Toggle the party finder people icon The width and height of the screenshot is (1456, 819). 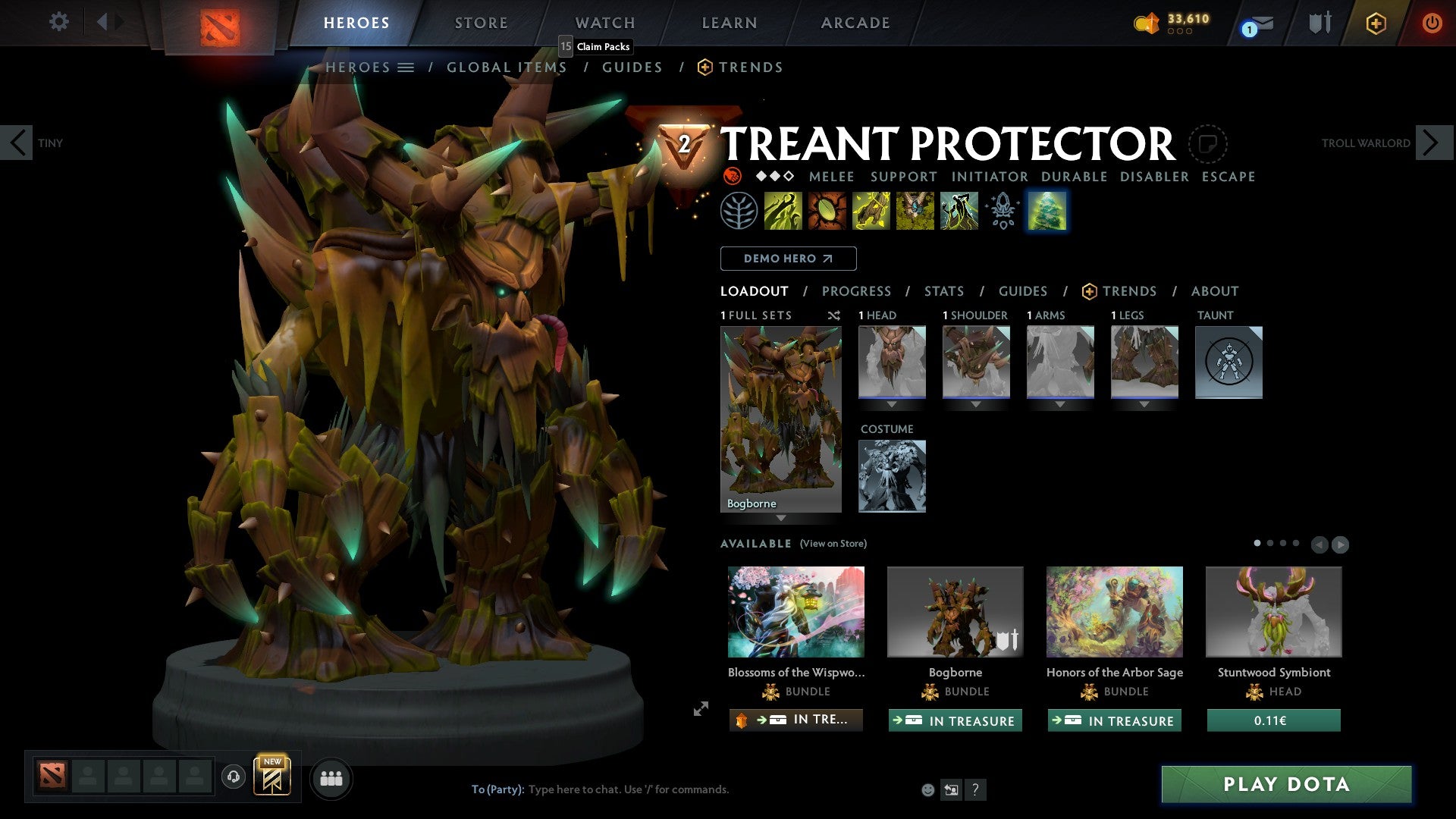point(331,778)
